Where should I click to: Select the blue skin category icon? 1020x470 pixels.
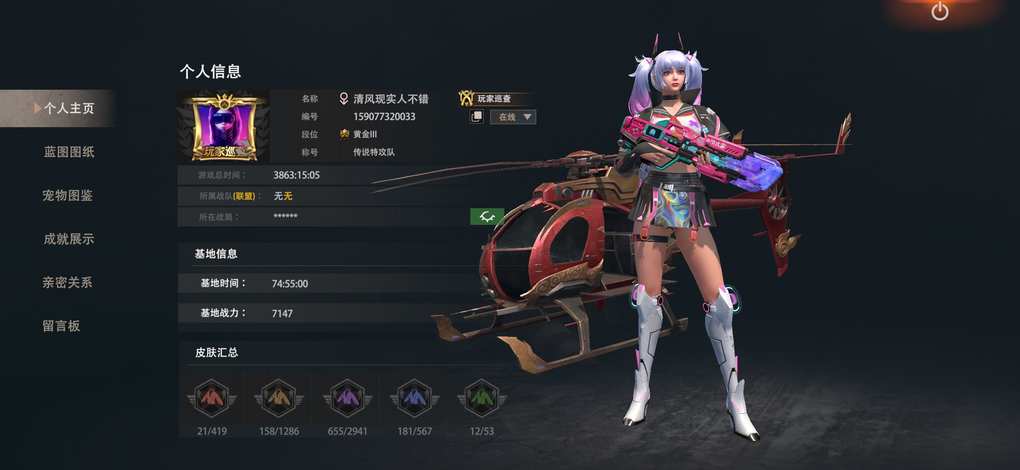(x=414, y=398)
